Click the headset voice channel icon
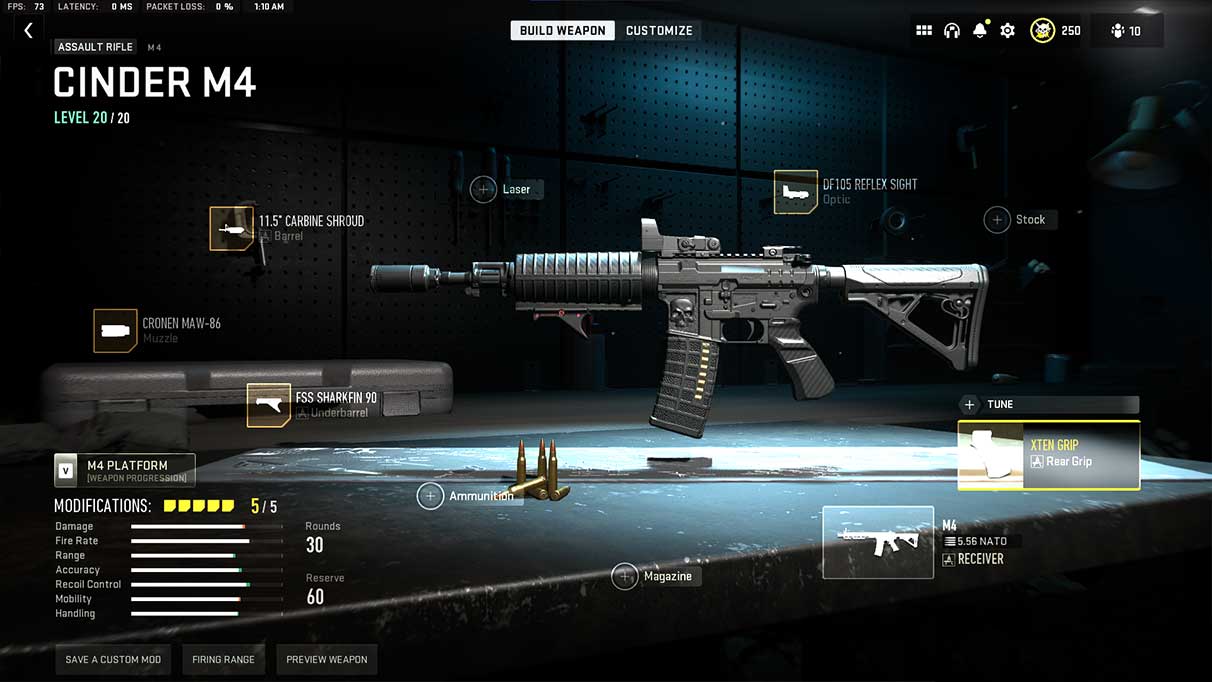This screenshot has width=1212, height=682. click(952, 31)
